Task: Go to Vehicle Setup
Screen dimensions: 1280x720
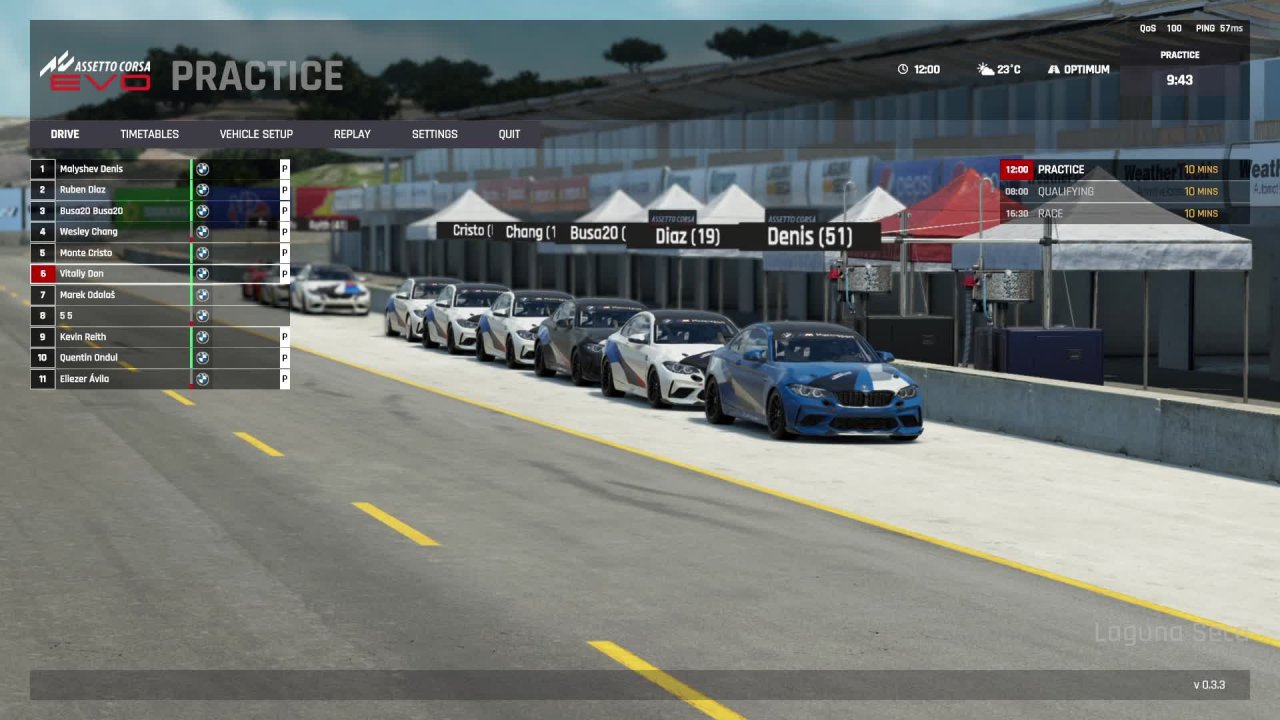Action: [x=256, y=134]
